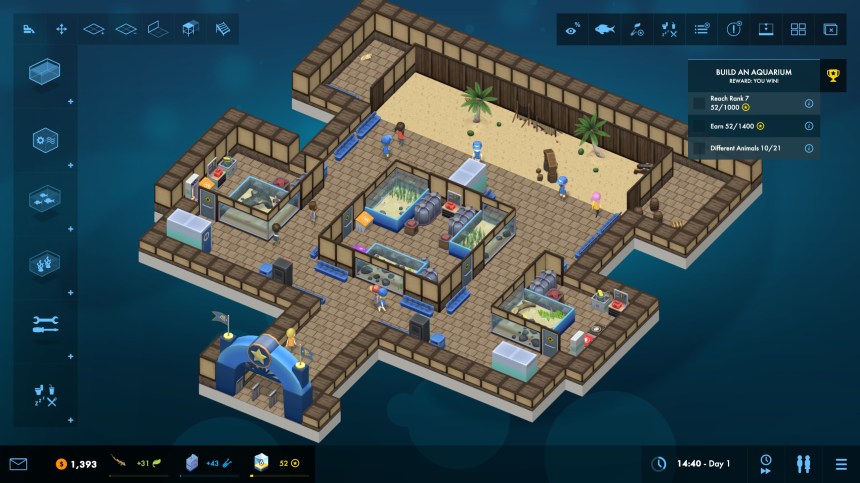Click the fast-forward clock speed button
The width and height of the screenshot is (860, 483).
tap(766, 464)
